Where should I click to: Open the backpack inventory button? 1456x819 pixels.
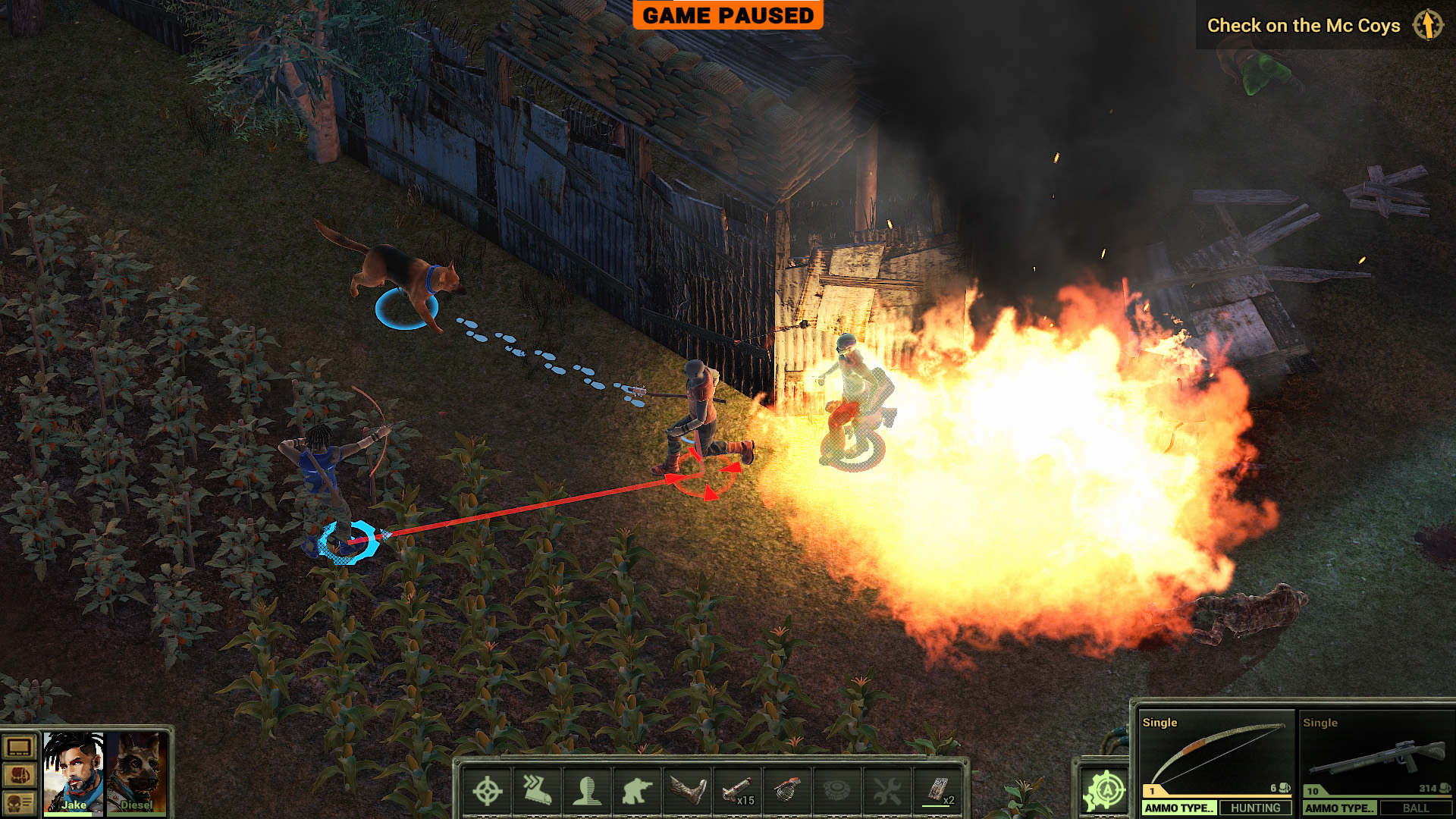pos(19,775)
